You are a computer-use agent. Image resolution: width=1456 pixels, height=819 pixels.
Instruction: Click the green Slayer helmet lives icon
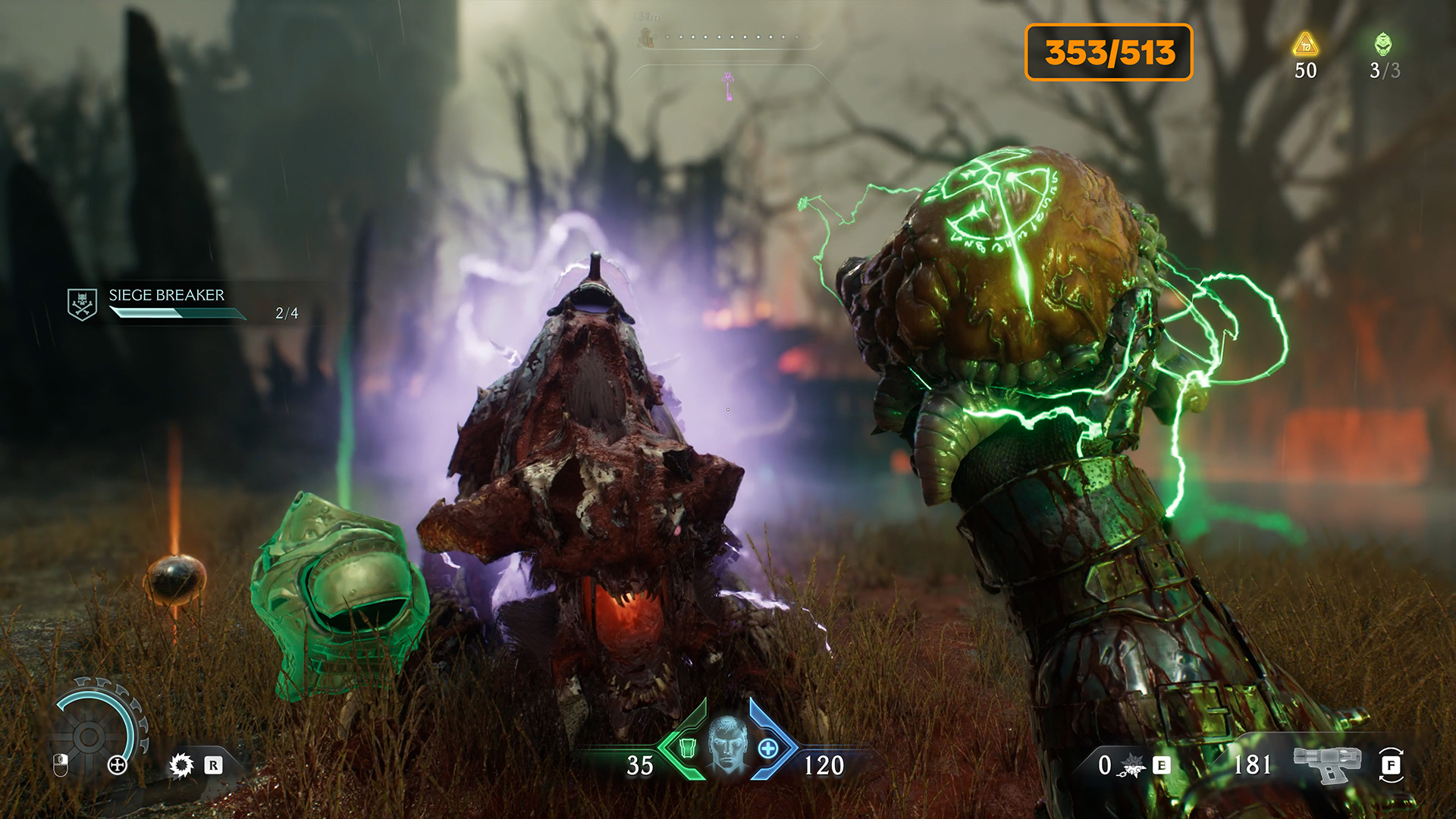click(1383, 45)
